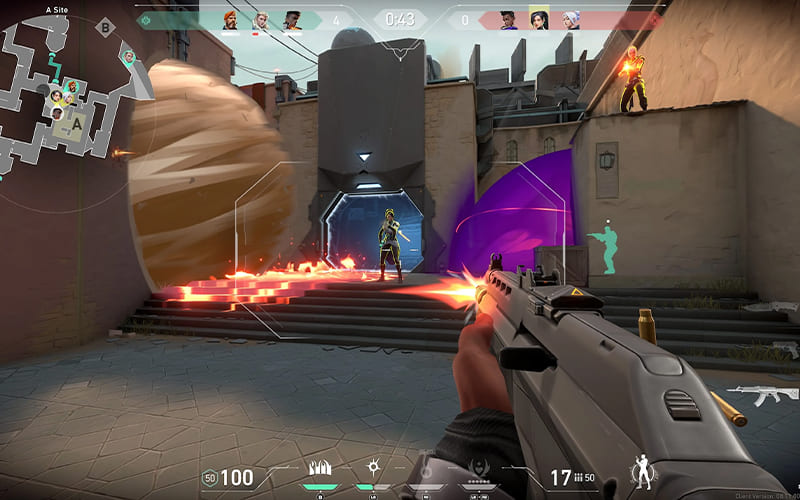Click the blond-haired ally agent portrait
The image size is (800, 500).
pos(262,19)
